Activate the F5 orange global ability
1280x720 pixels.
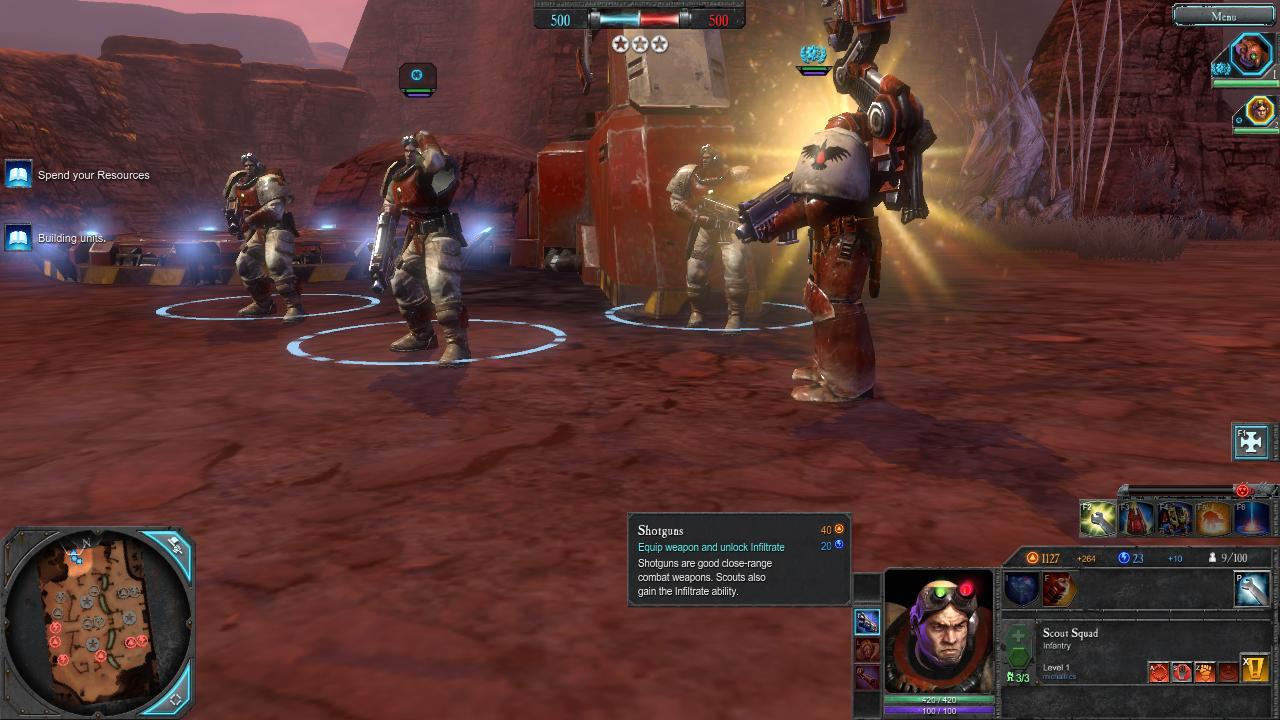[x=1213, y=518]
